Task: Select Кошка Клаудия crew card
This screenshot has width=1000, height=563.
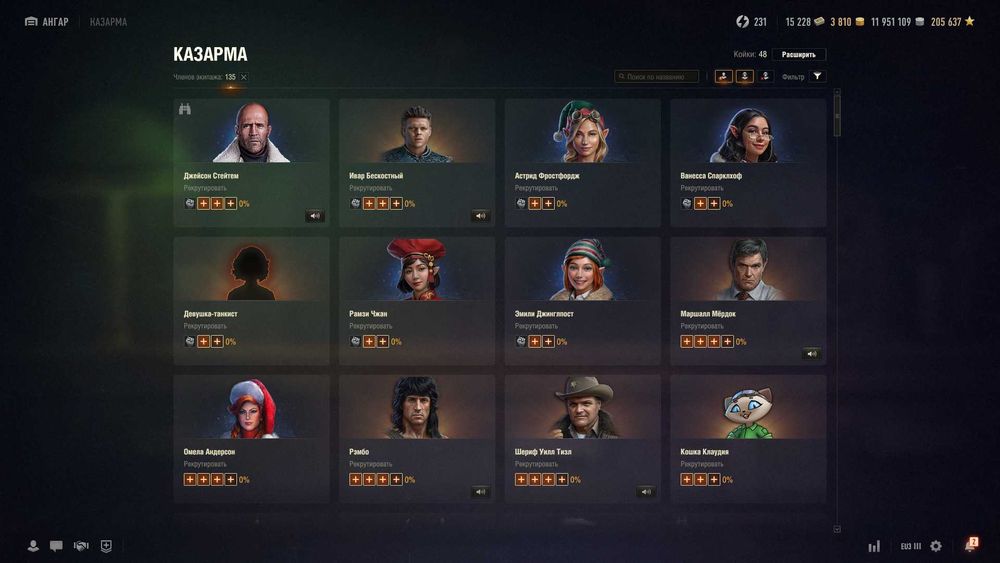Action: [748, 438]
